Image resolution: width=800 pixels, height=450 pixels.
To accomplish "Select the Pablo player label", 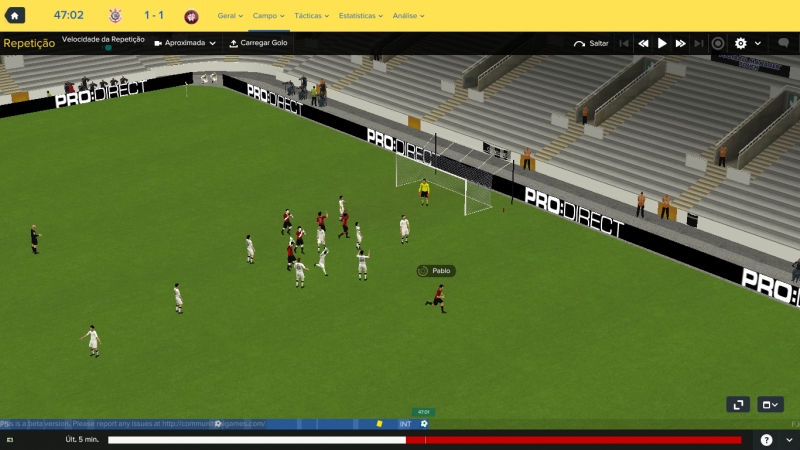I will coord(436,271).
